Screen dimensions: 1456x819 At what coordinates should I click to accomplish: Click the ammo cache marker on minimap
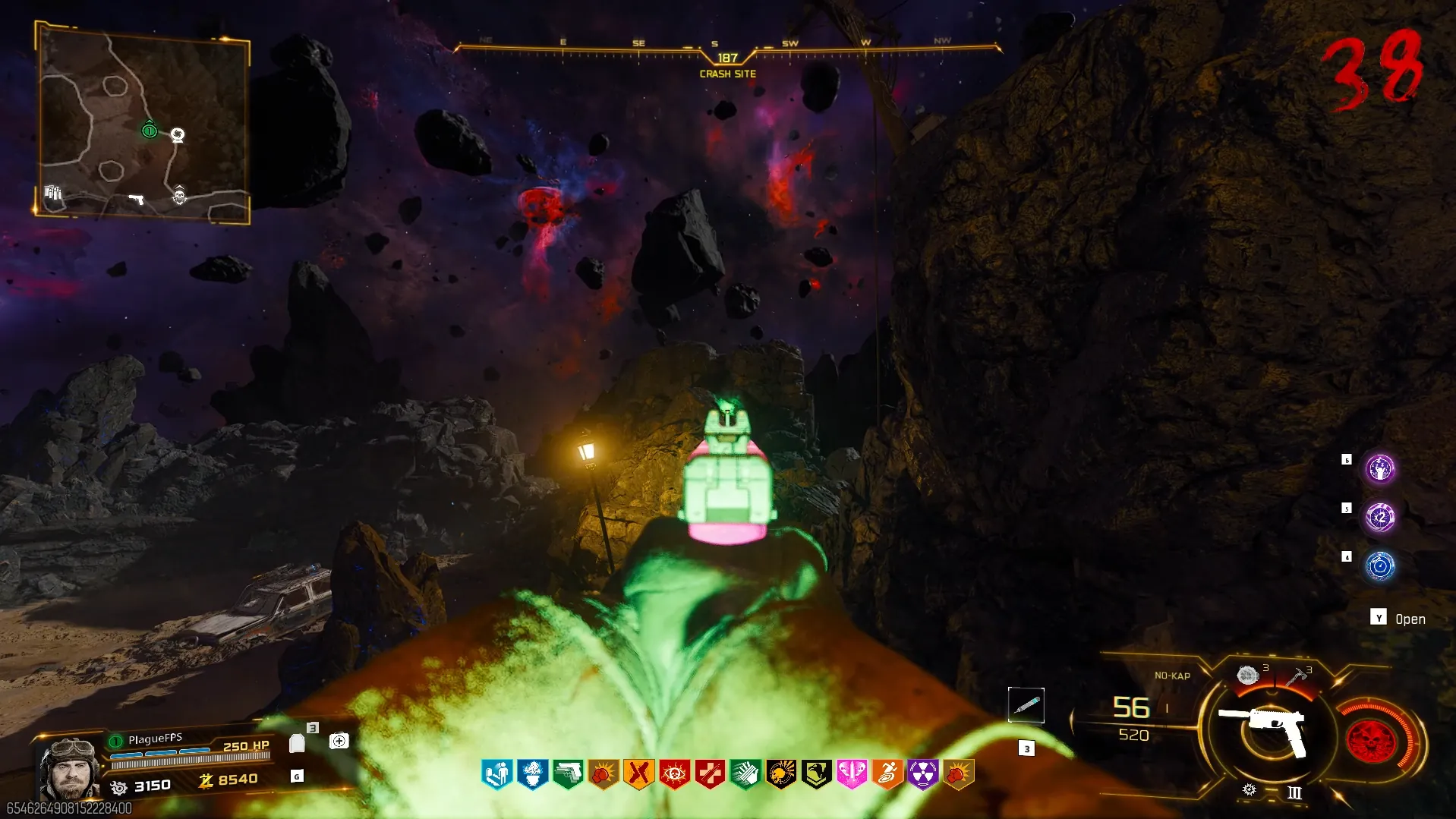(x=52, y=192)
